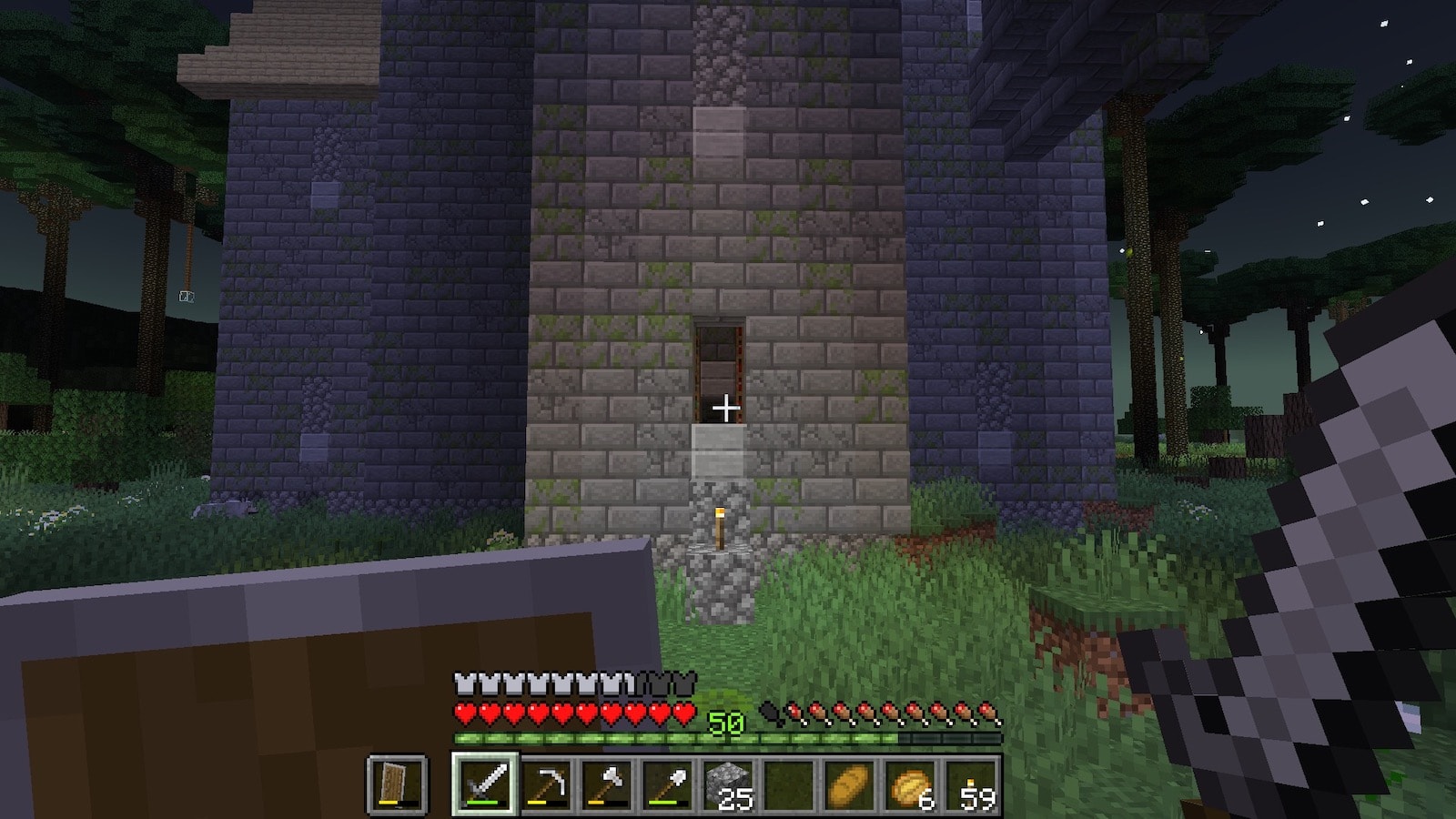
Task: Switch to the iron shovel slot
Action: click(668, 784)
